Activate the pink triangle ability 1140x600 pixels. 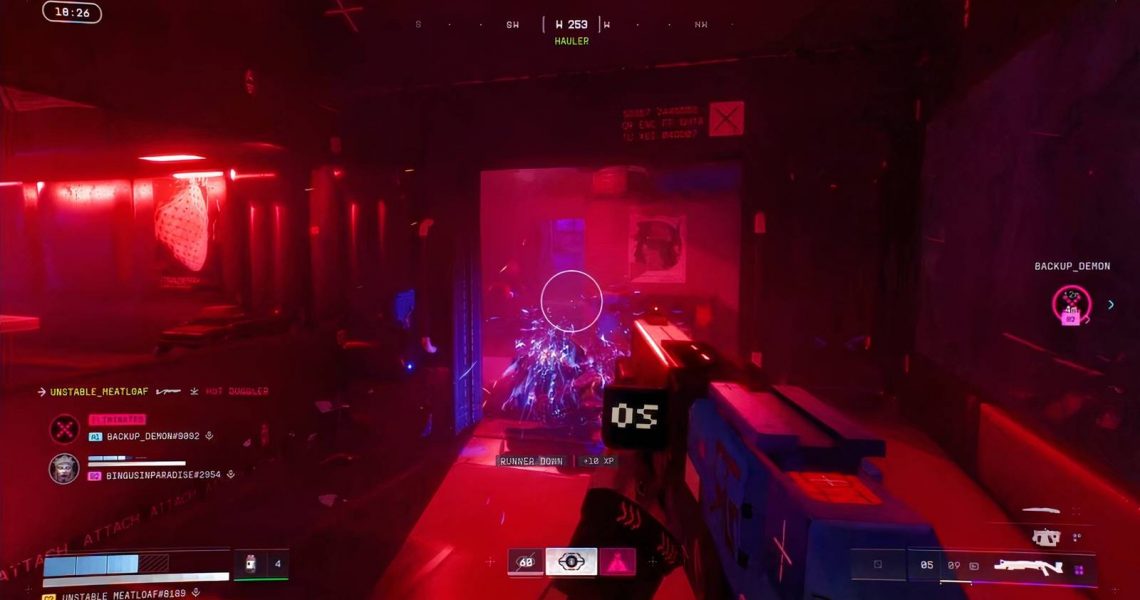615,562
